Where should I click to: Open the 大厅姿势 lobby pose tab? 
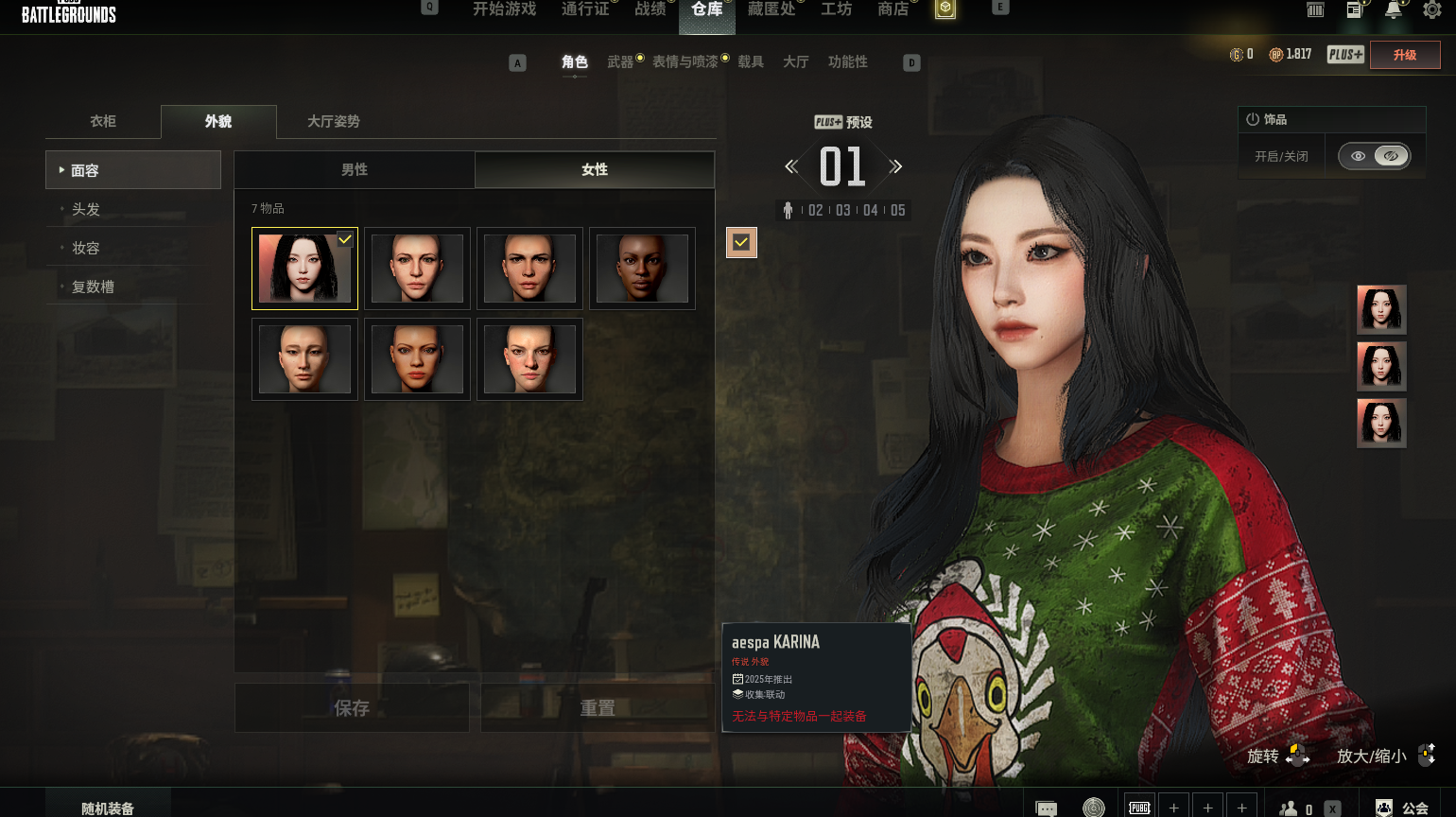pos(333,121)
